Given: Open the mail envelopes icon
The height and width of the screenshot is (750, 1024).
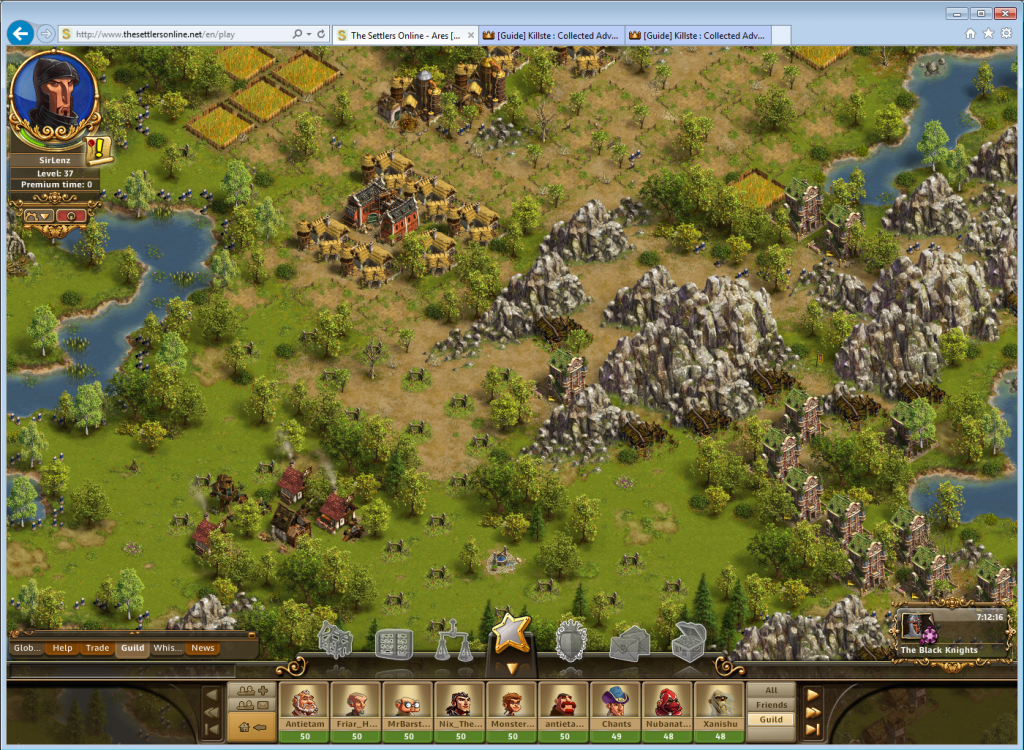Looking at the screenshot, I should pos(630,643).
